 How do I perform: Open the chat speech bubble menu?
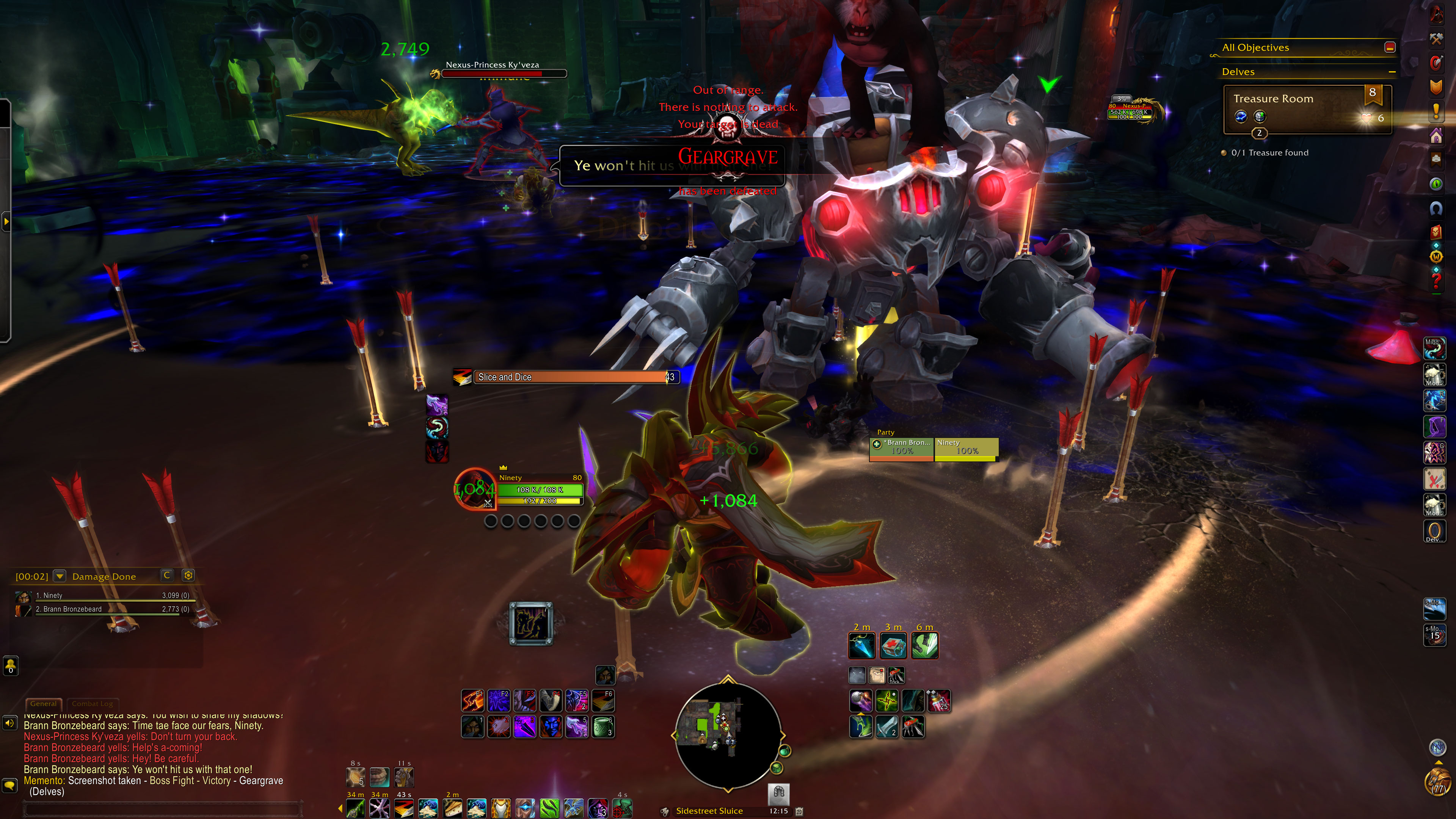9,785
